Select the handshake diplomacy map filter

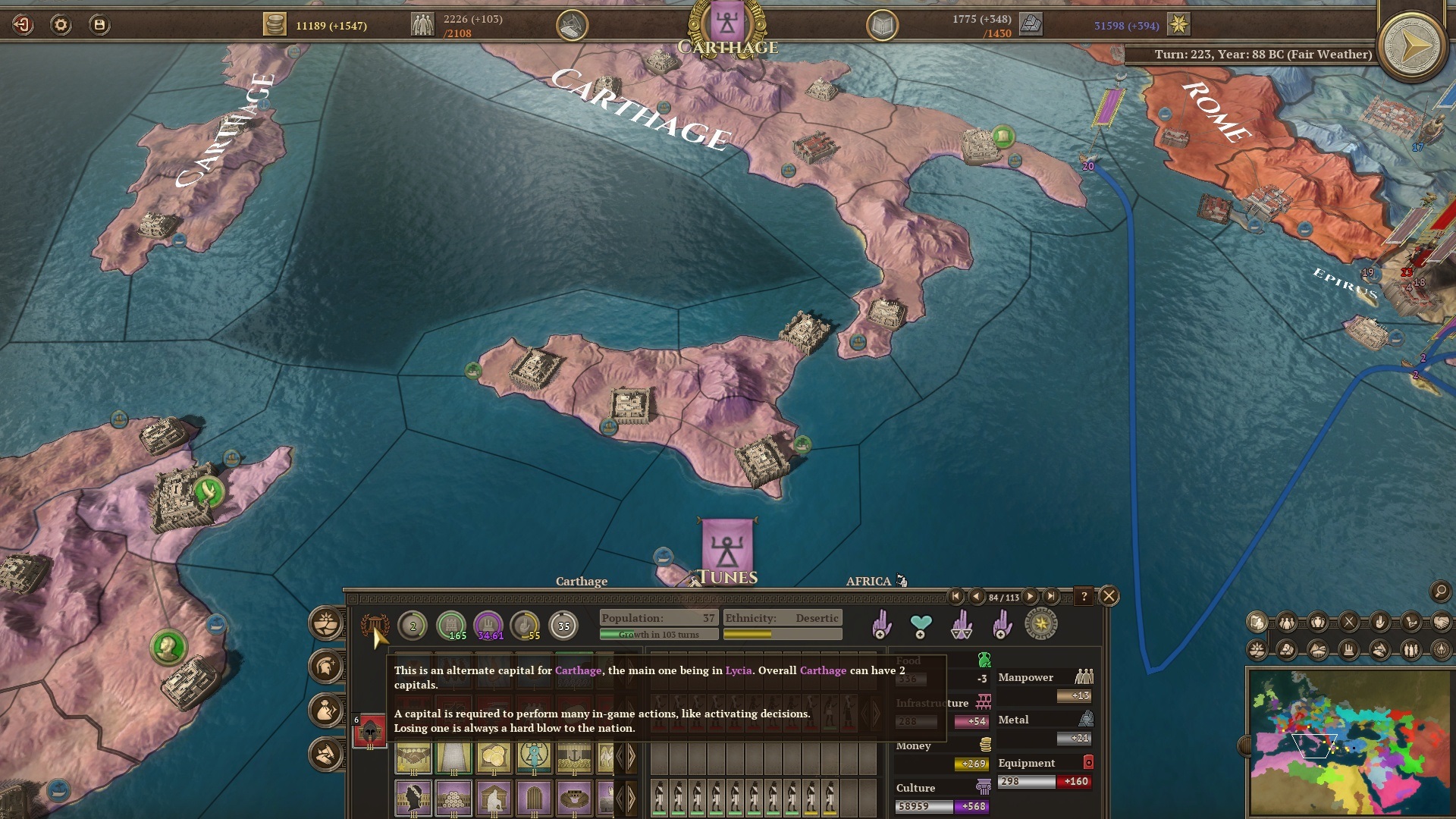tap(1441, 623)
